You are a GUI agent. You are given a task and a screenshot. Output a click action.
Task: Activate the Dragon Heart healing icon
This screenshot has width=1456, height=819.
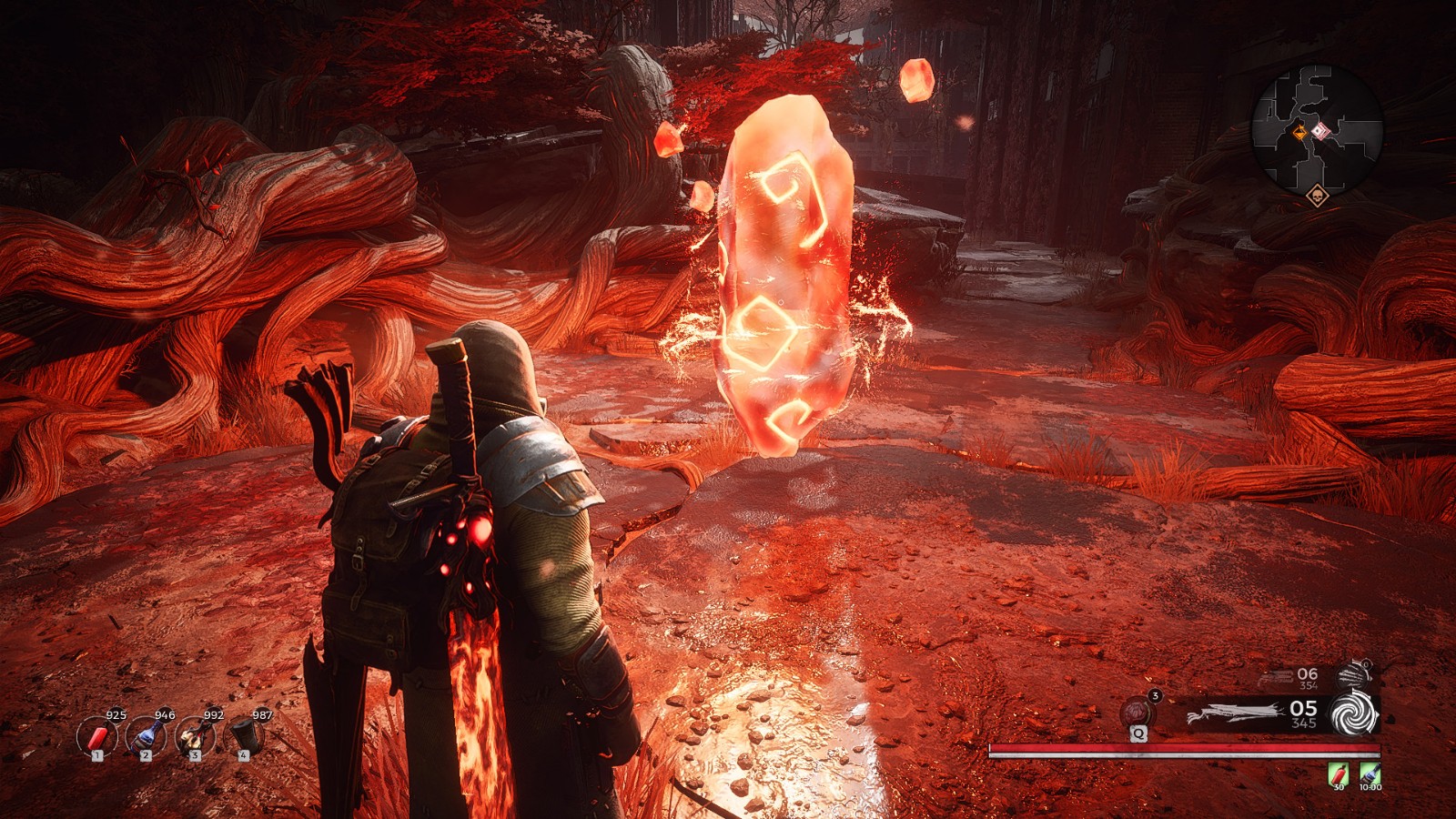[x=1138, y=712]
